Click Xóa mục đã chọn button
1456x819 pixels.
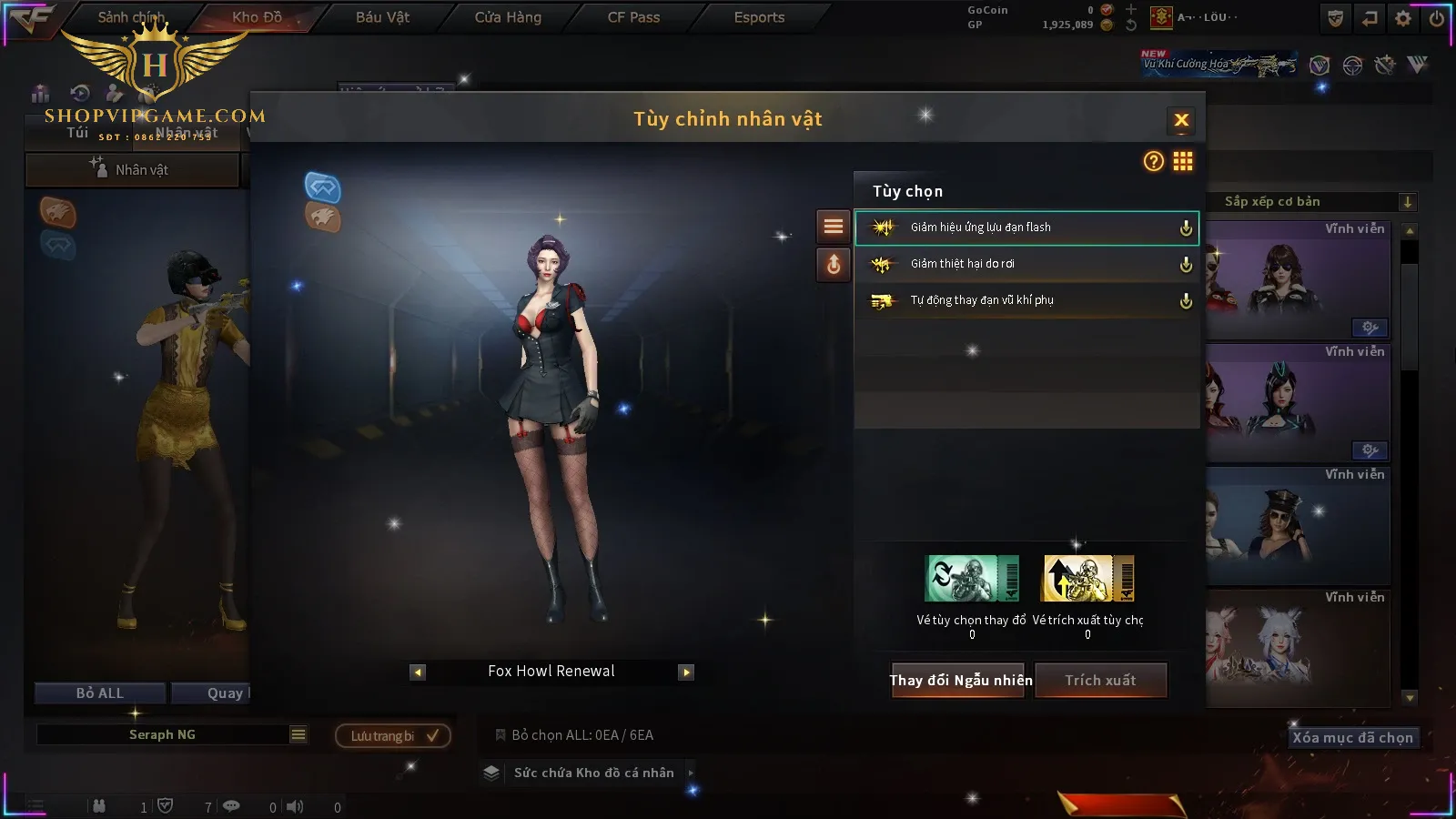[x=1352, y=738]
